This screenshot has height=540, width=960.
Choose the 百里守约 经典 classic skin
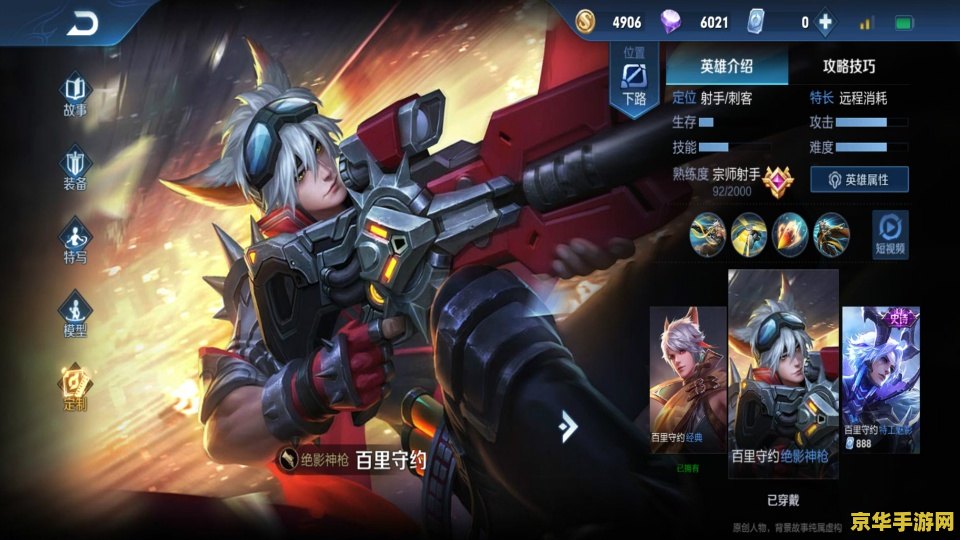[x=687, y=380]
